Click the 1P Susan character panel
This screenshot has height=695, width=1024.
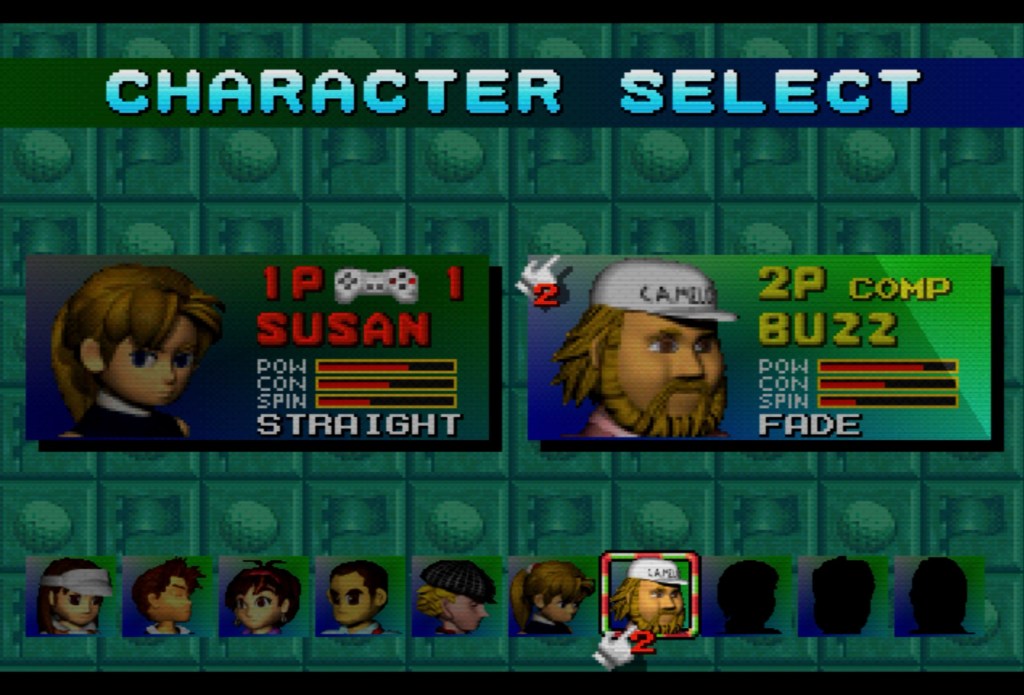click(258, 348)
